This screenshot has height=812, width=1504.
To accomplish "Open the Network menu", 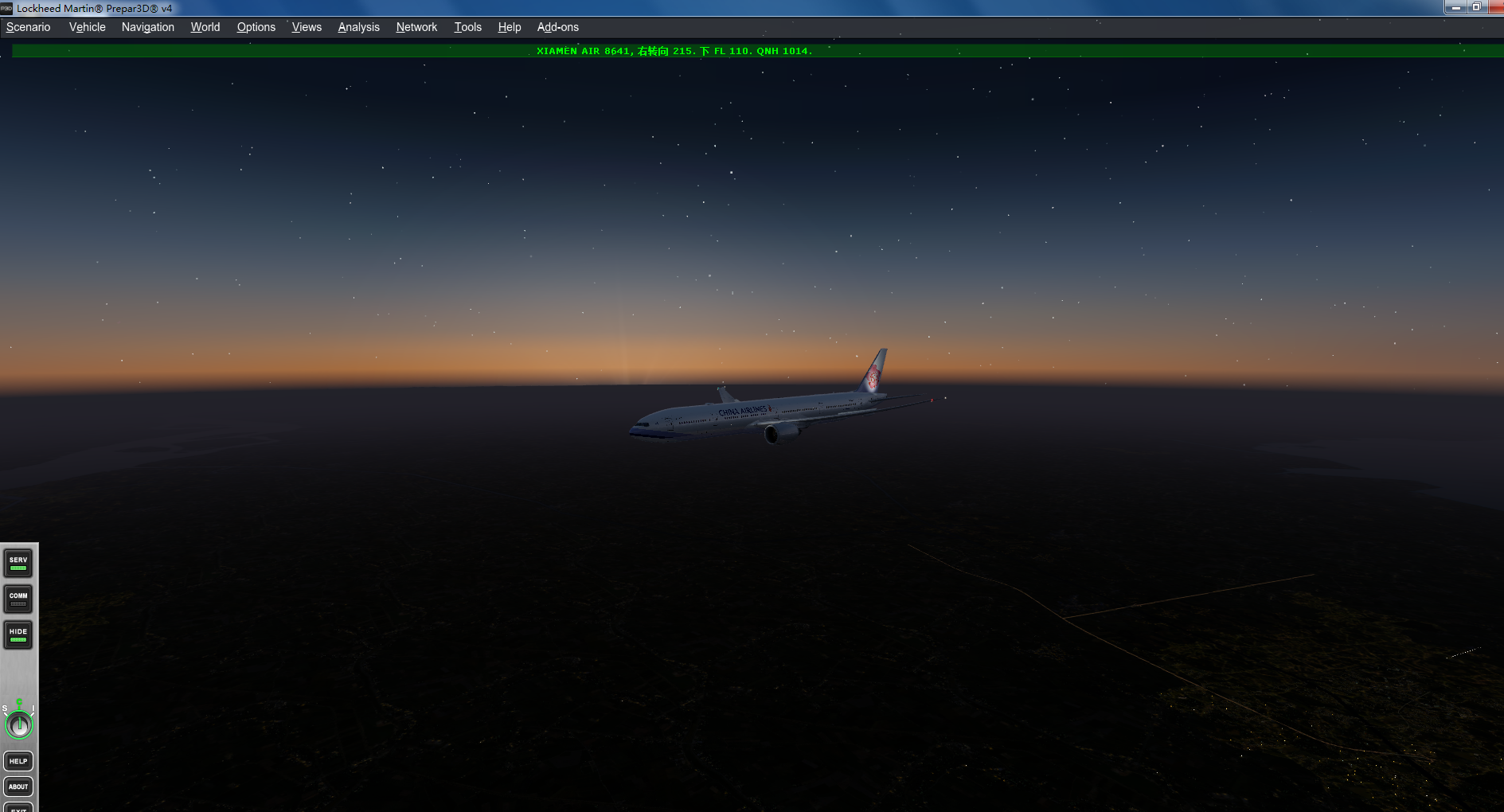I will (416, 26).
